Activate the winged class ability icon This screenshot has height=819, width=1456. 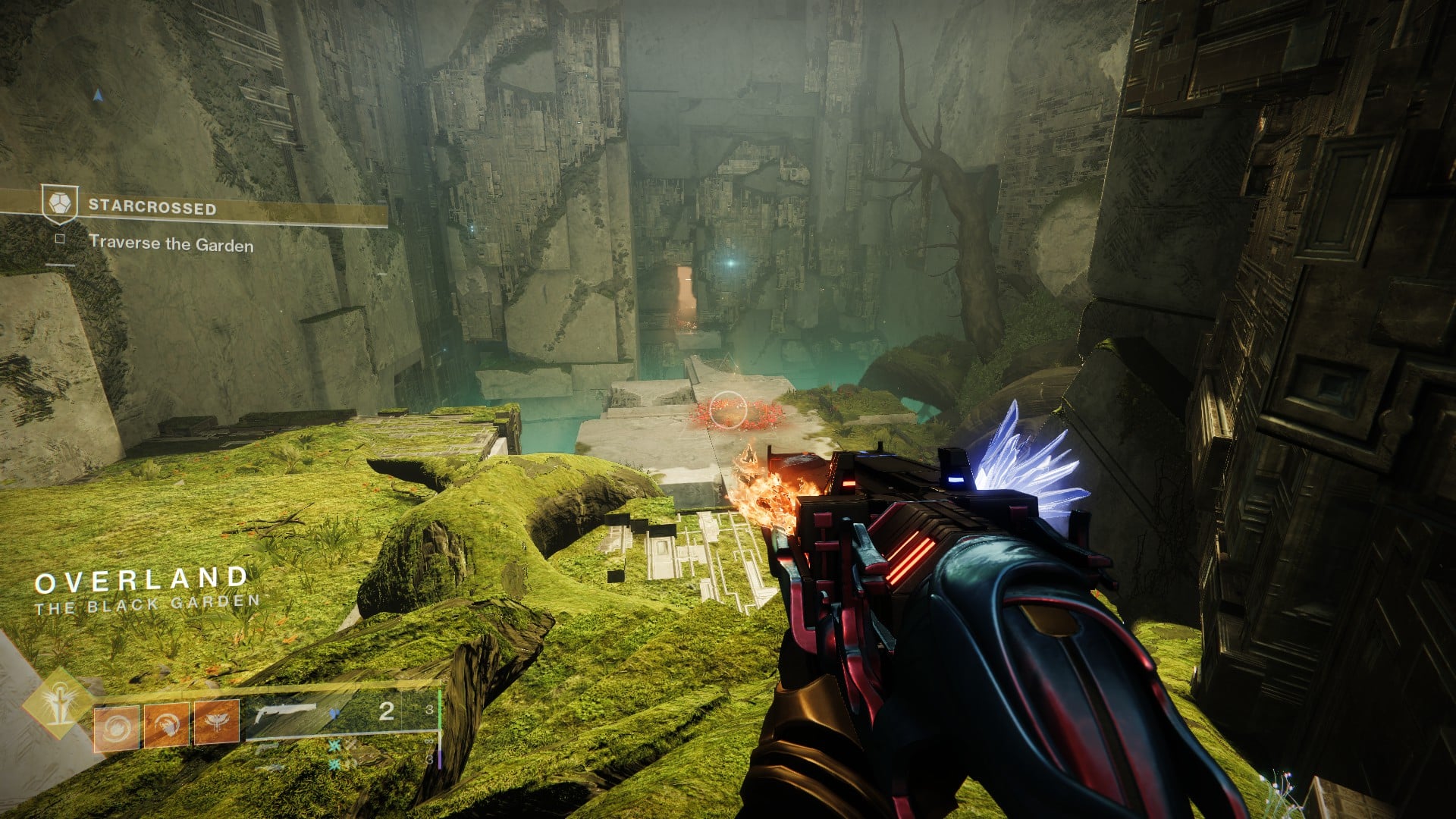point(217,722)
